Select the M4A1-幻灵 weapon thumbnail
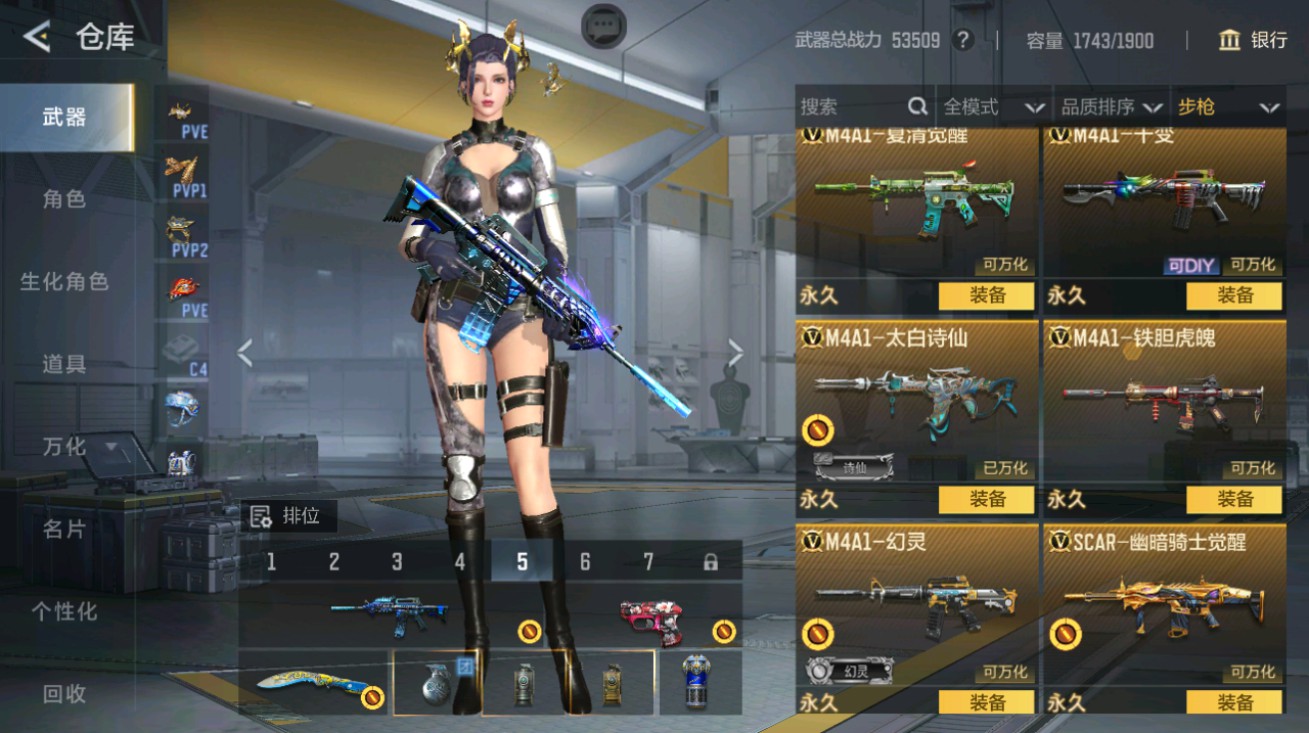 [x=913, y=601]
